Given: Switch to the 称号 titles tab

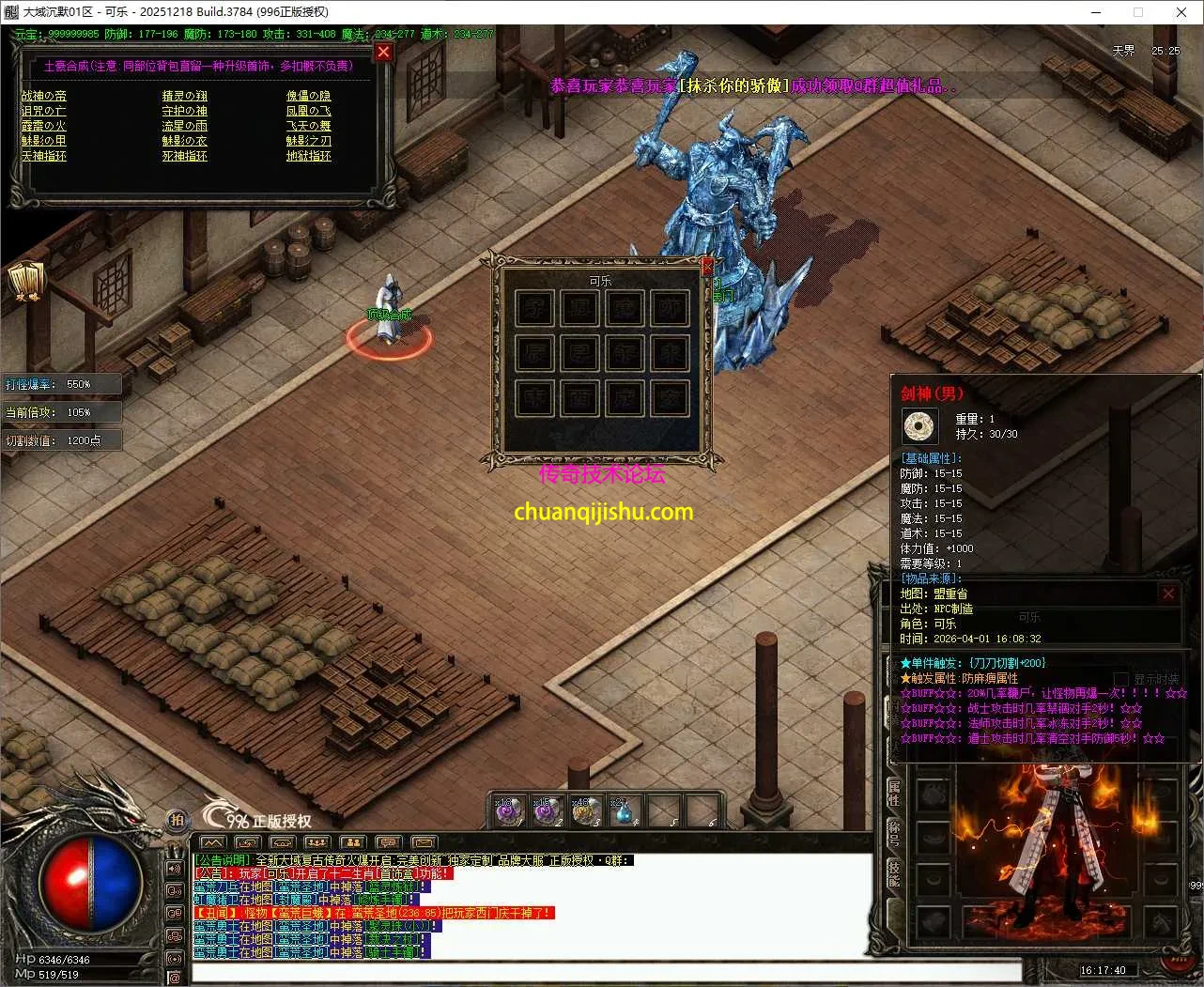Looking at the screenshot, I should 894,832.
